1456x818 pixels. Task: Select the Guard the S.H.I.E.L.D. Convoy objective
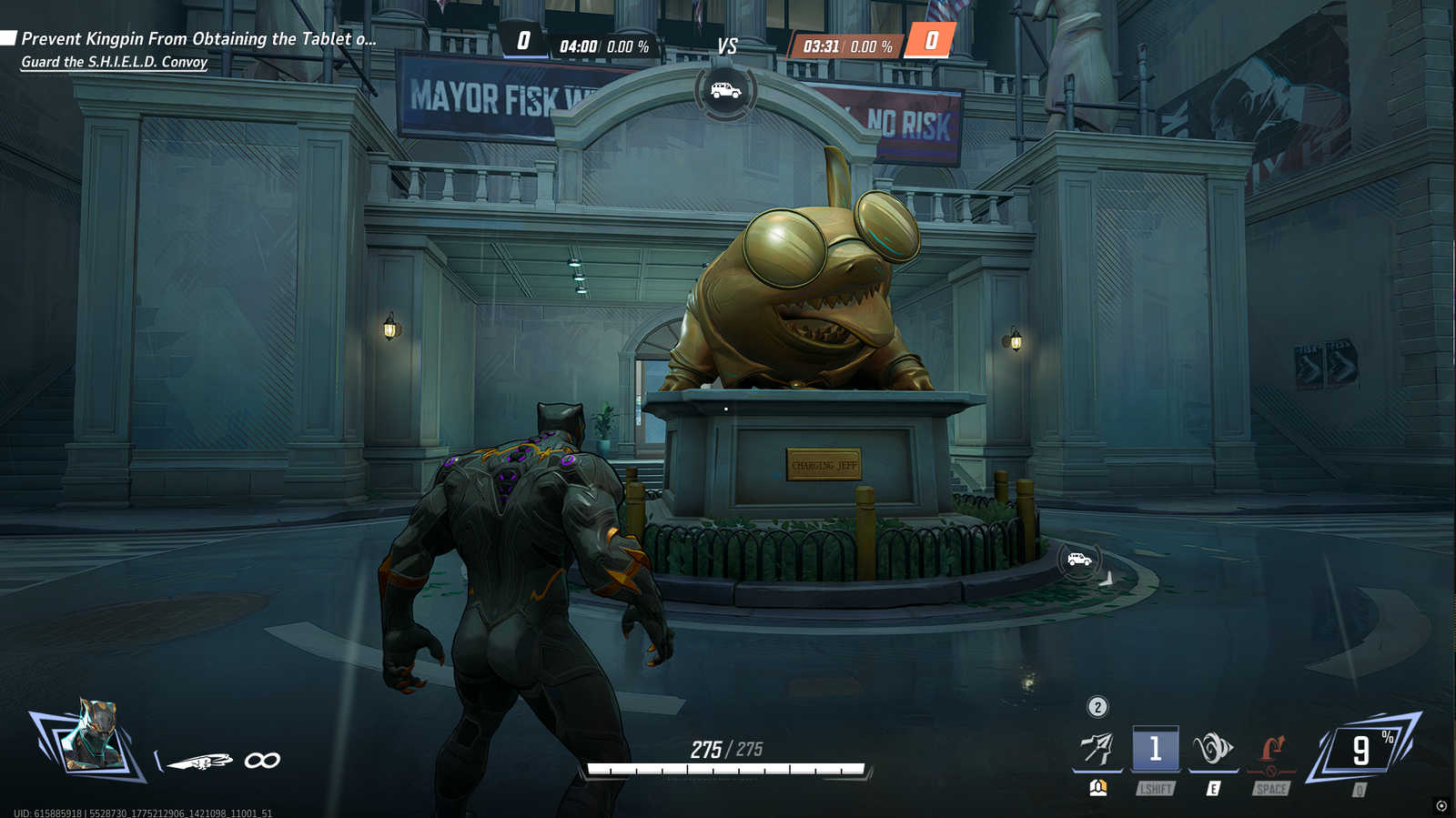[x=115, y=62]
